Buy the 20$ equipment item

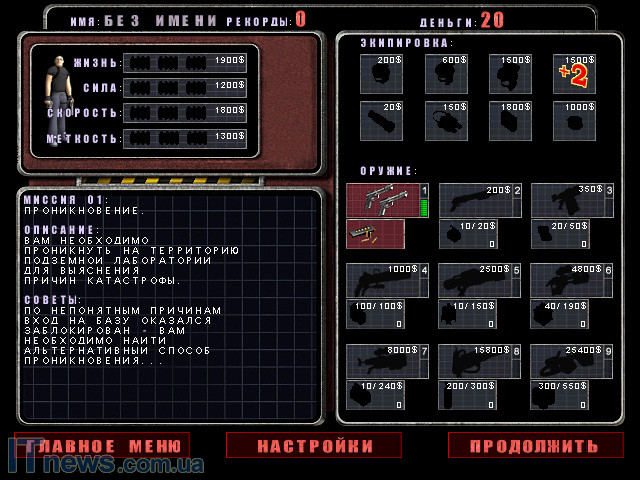[384, 121]
